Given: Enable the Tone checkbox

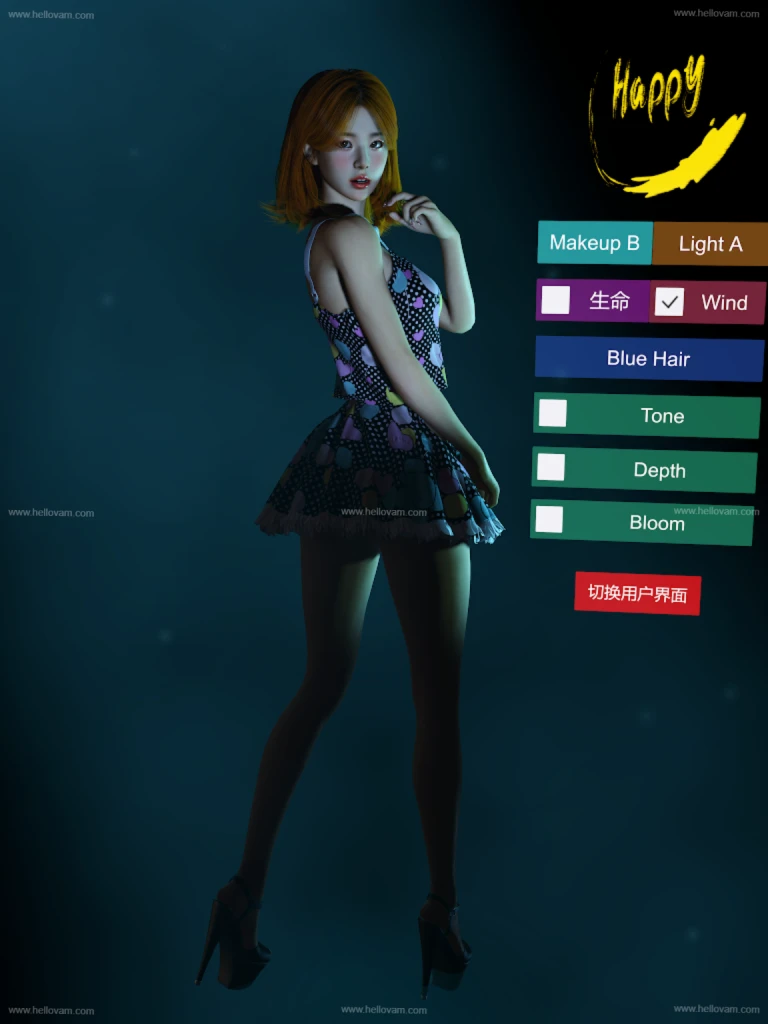Looking at the screenshot, I should 553,413.
